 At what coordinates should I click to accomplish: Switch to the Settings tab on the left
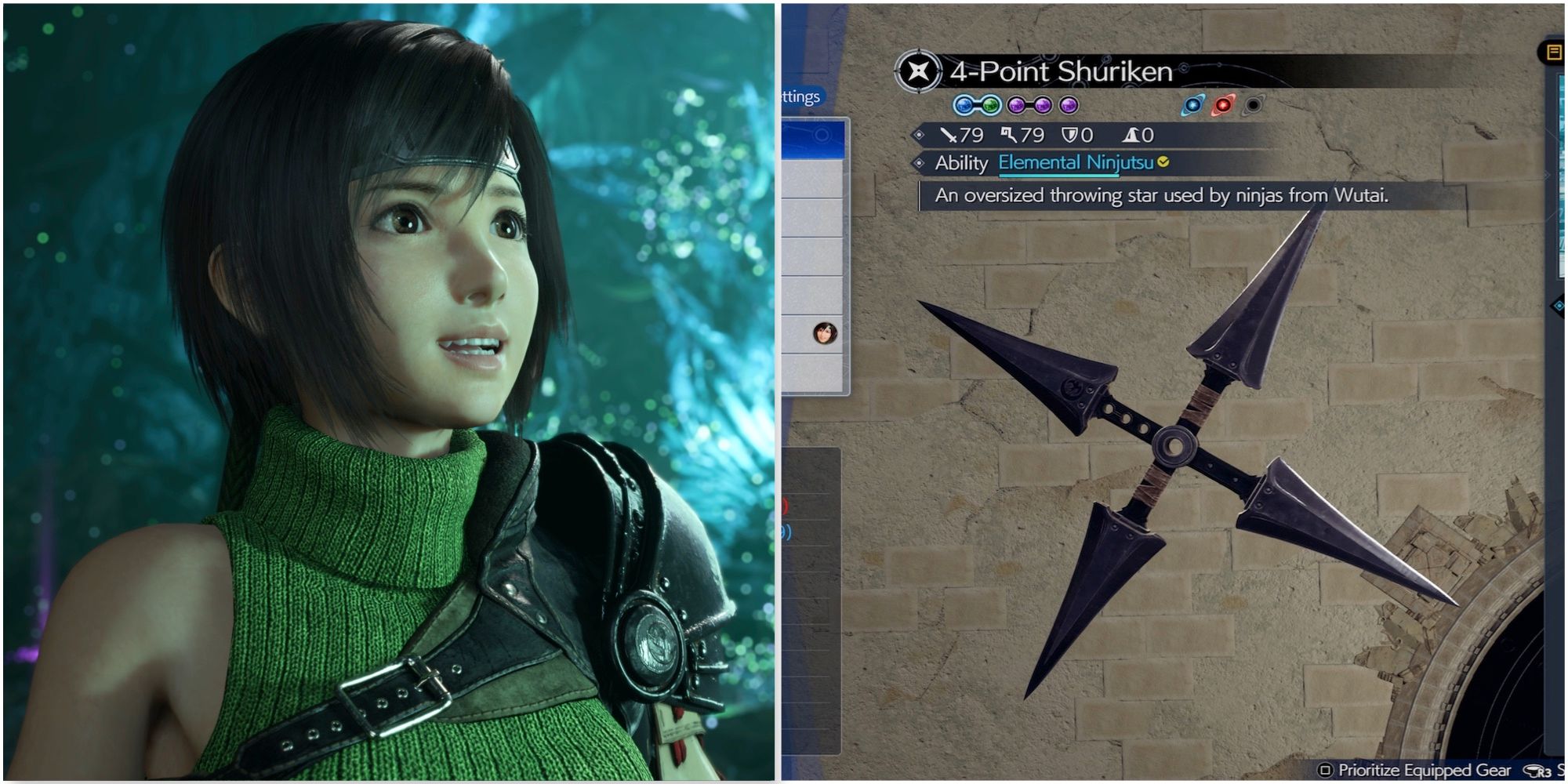pos(800,98)
